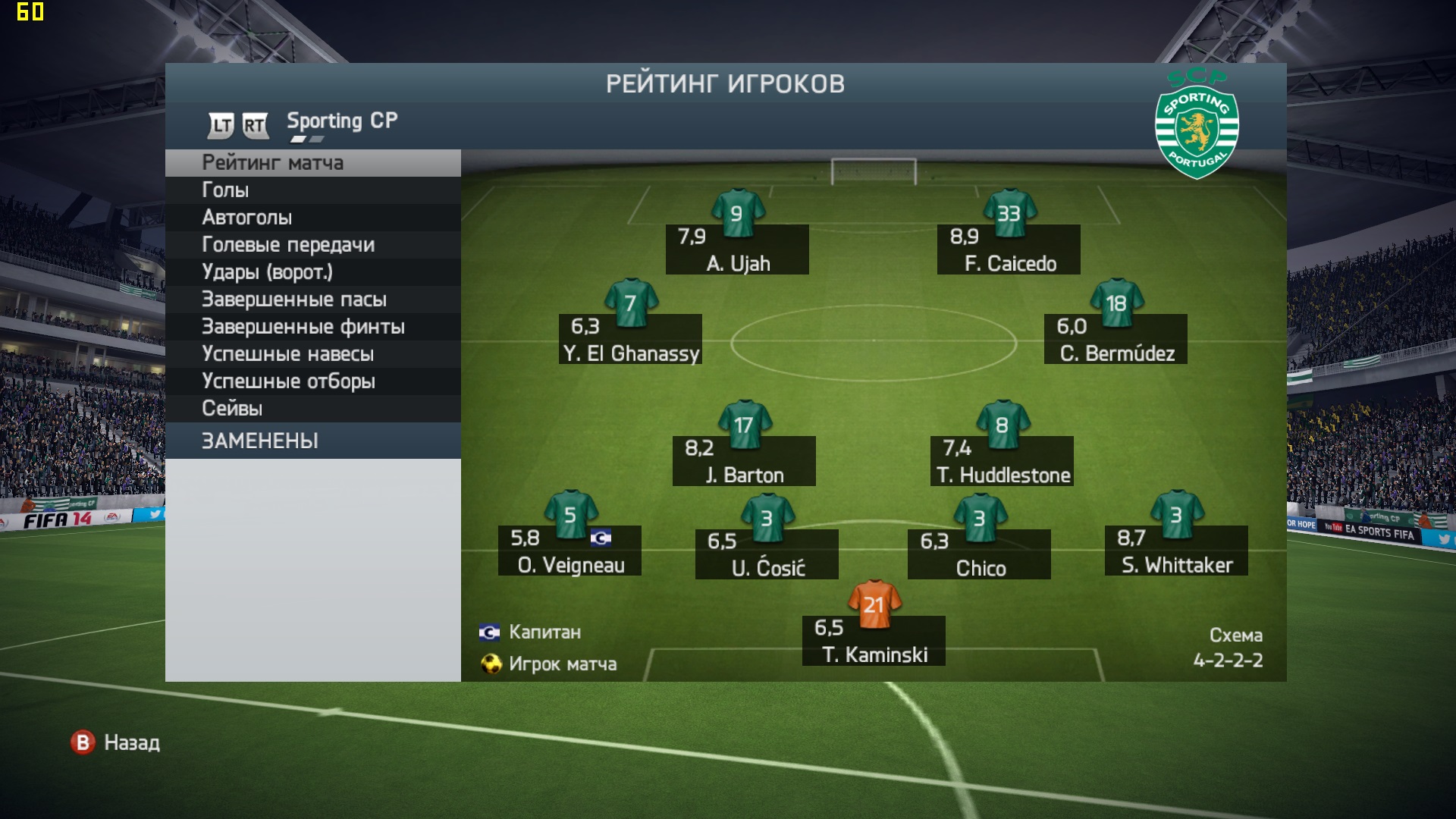Screen dimensions: 1456x819
Task: Select Удары (ворот.) in the list
Action: point(312,272)
